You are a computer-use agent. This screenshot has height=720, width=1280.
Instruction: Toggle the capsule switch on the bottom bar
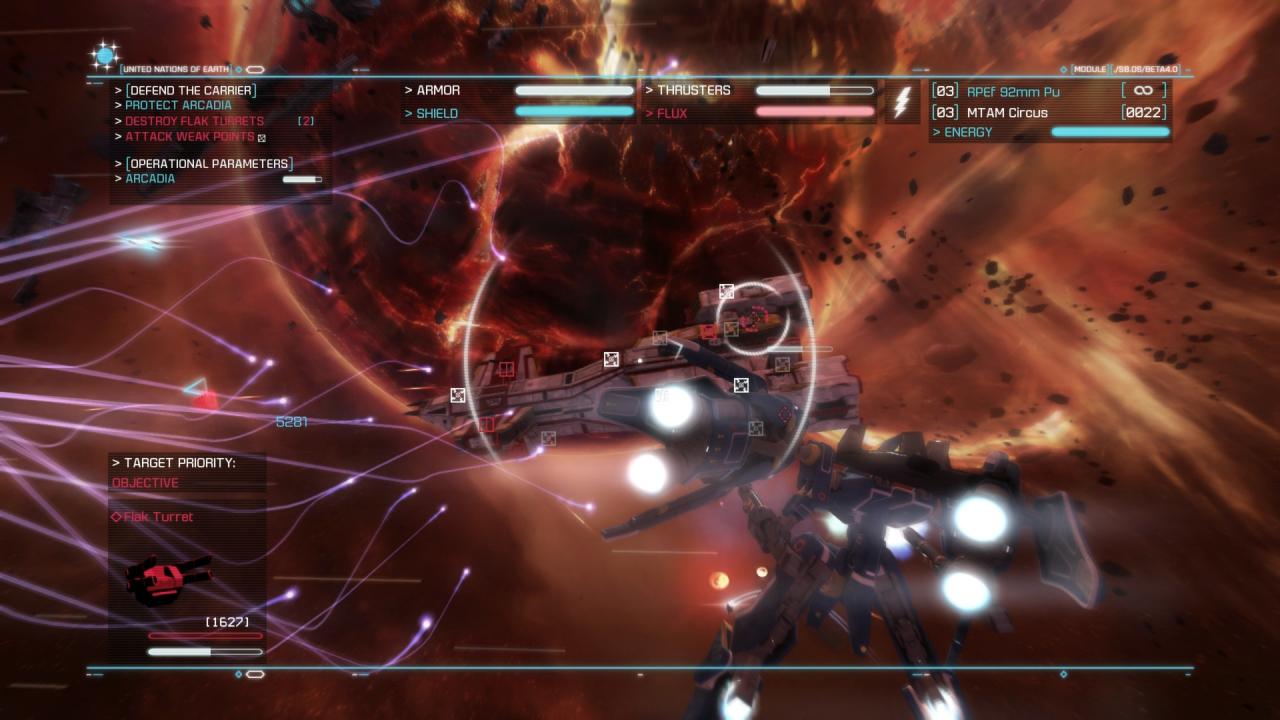255,674
